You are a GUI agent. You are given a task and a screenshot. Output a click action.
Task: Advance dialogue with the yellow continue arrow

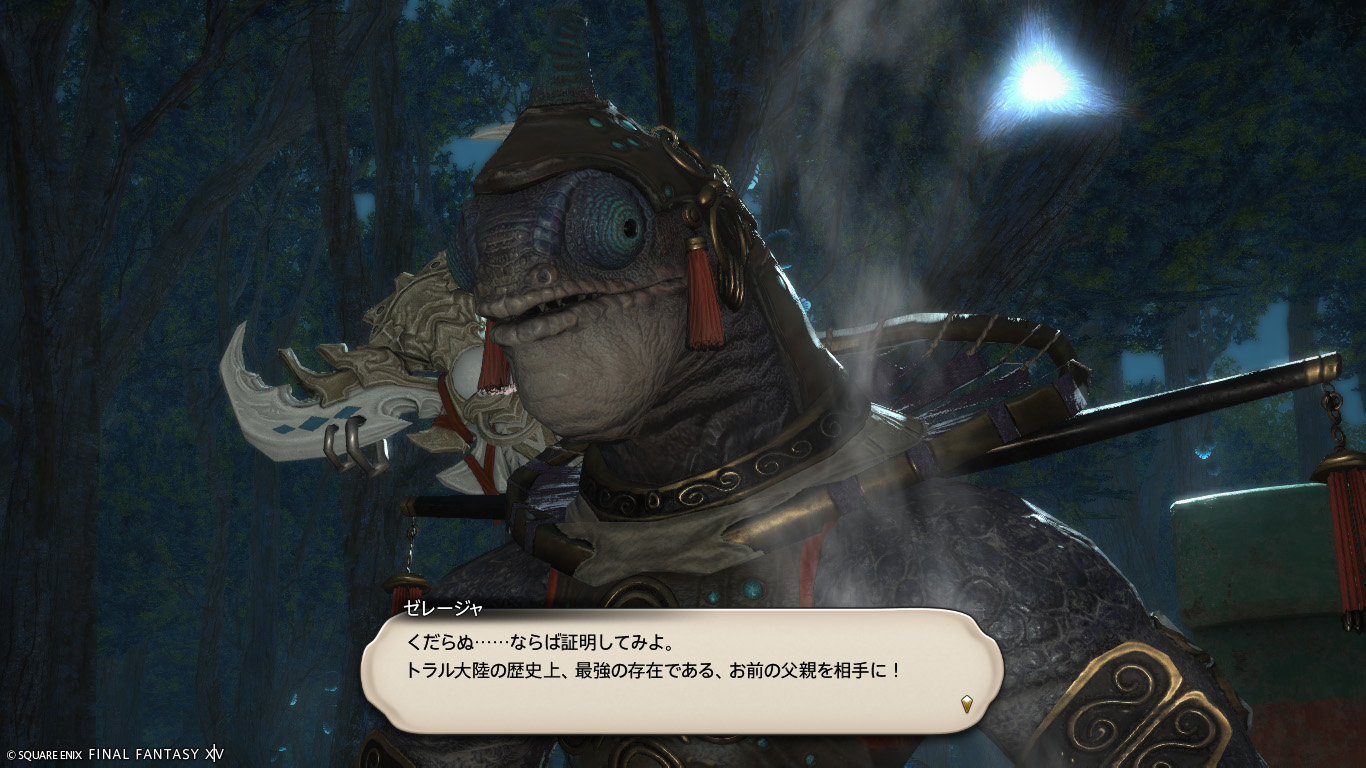point(966,704)
